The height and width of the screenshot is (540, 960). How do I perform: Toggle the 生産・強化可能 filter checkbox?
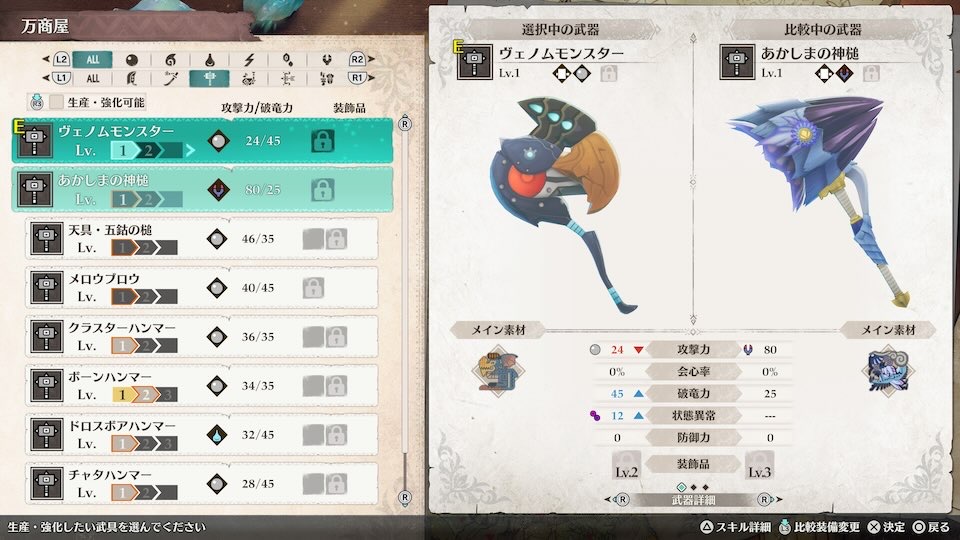[x=57, y=102]
